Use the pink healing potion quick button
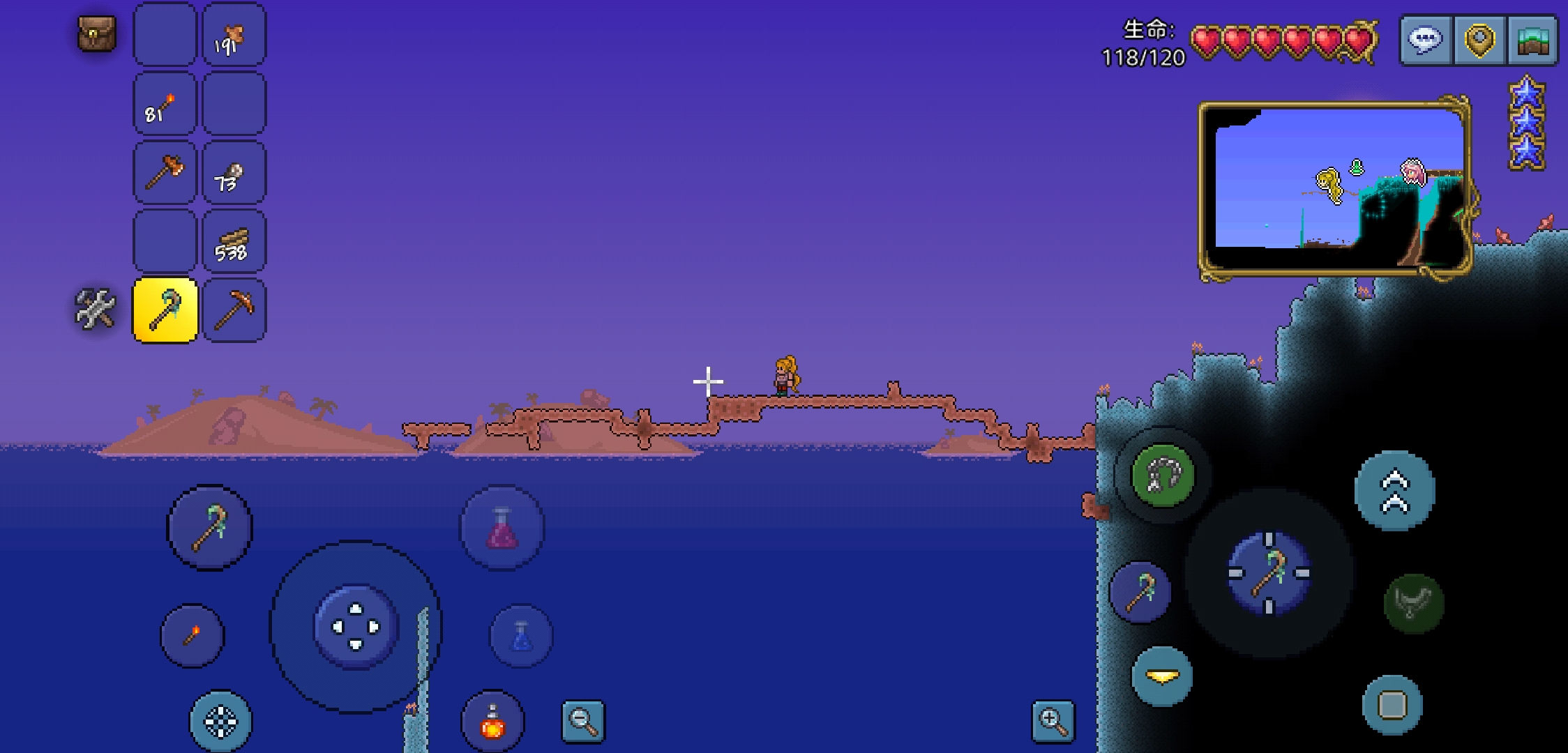The height and width of the screenshot is (753, 1568). pyautogui.click(x=502, y=528)
